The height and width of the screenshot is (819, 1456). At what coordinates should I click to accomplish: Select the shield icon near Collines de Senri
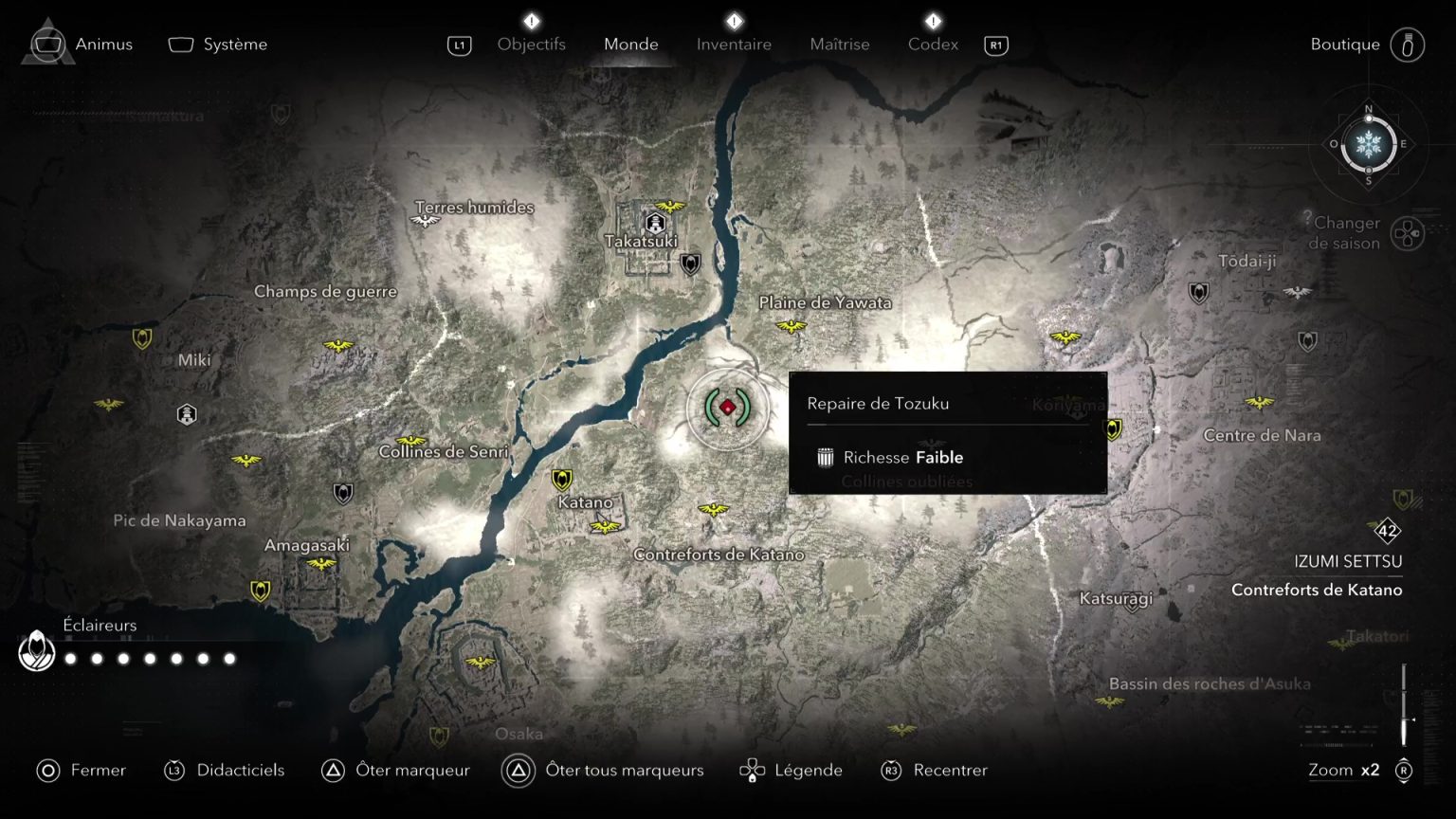click(341, 494)
